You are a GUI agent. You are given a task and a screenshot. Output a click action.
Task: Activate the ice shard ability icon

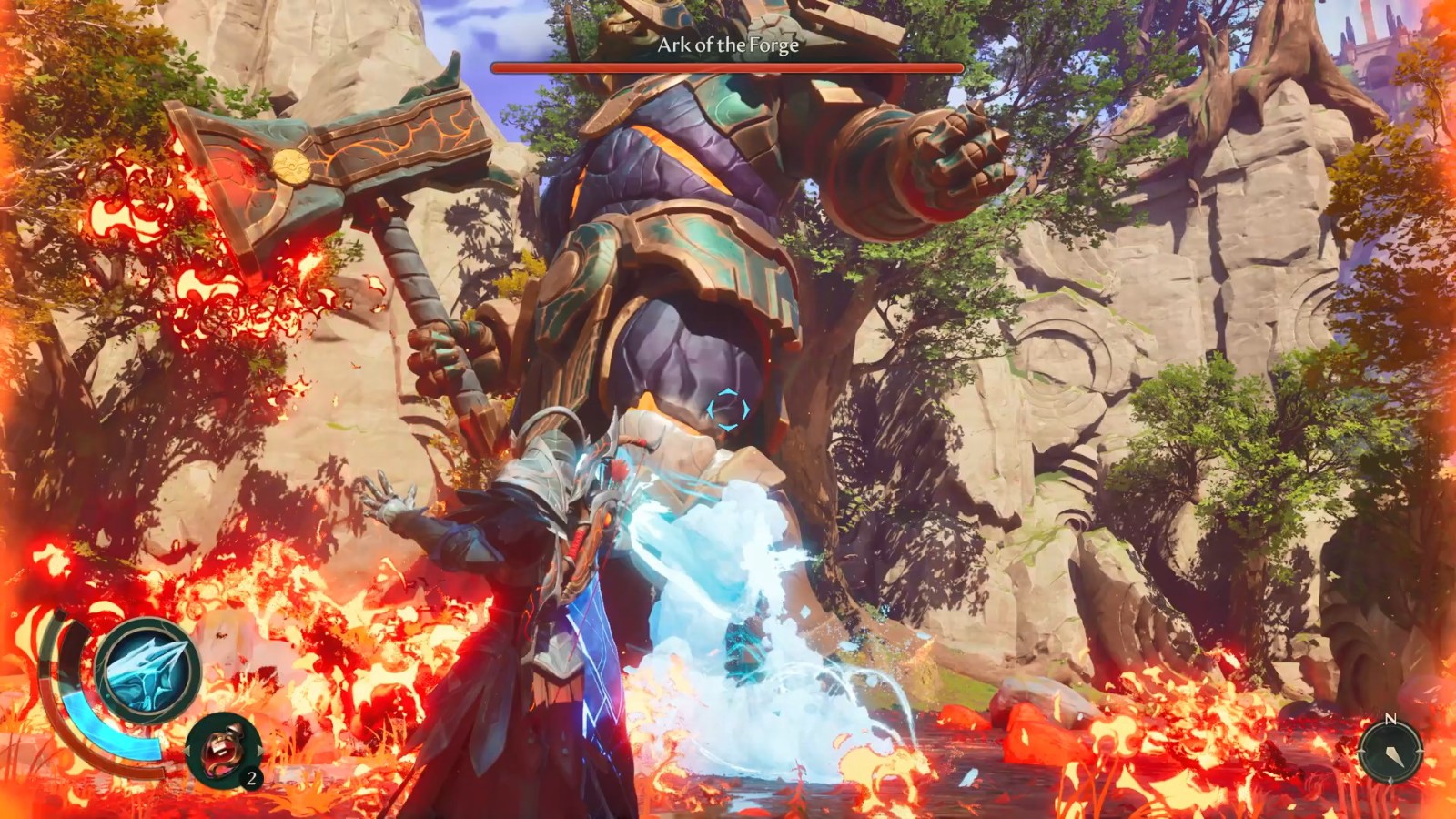click(x=147, y=671)
